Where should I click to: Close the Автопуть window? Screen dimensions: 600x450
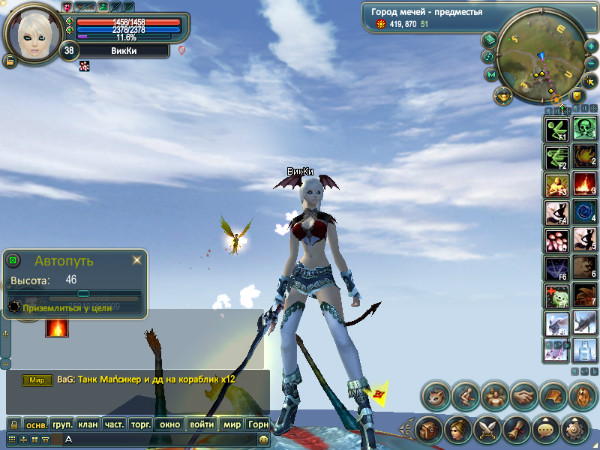tap(137, 260)
